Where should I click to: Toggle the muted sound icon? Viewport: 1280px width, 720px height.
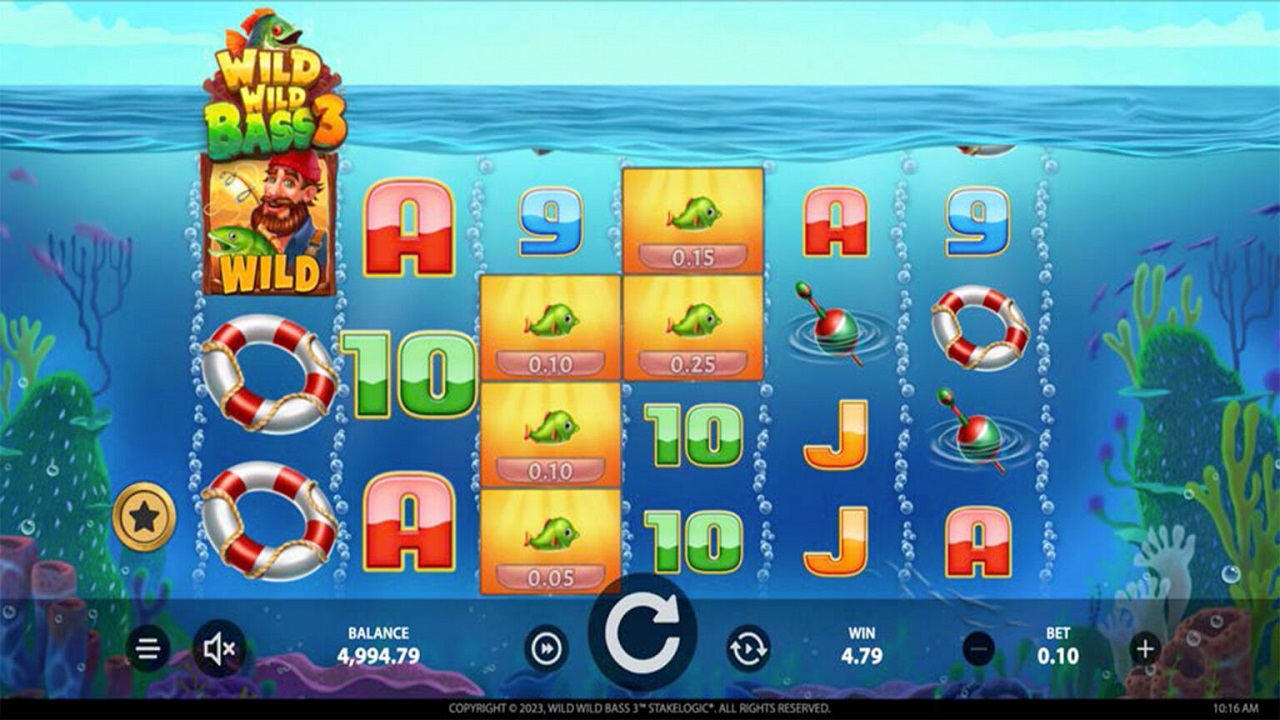[219, 650]
